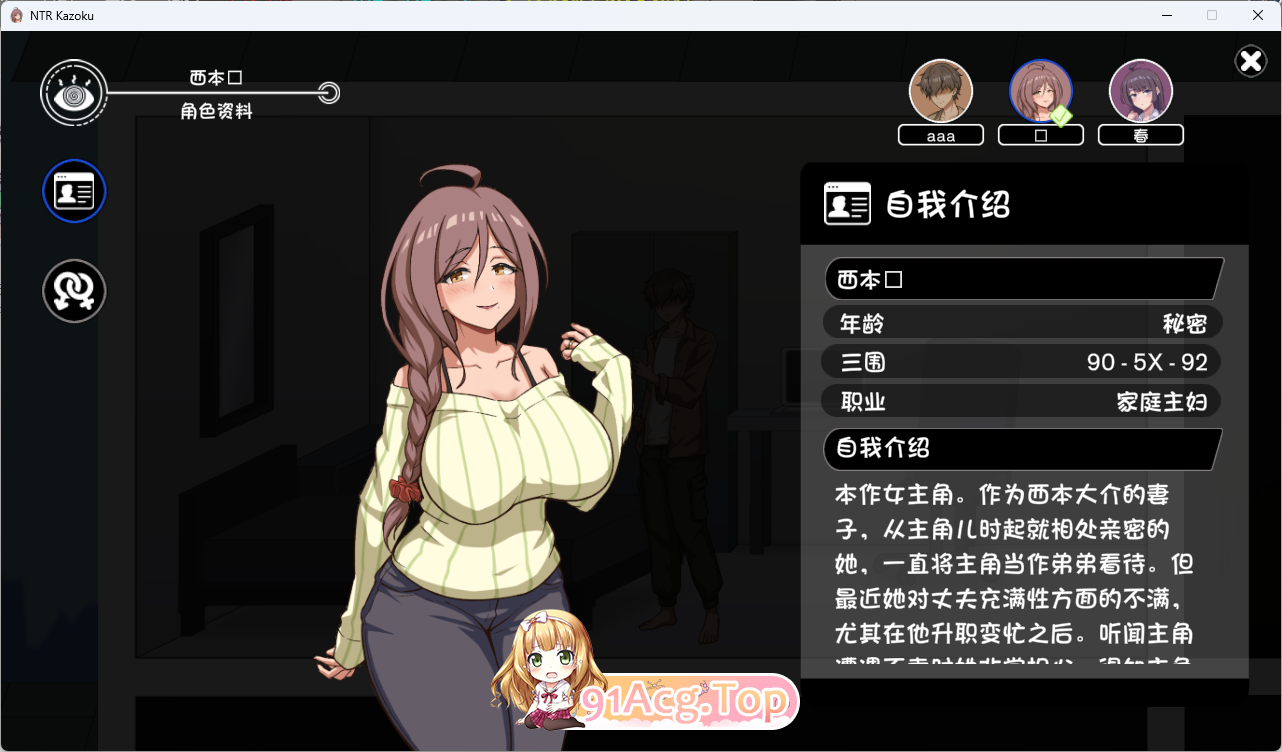
Task: Click the circle at the end of the progress line
Action: [x=330, y=92]
